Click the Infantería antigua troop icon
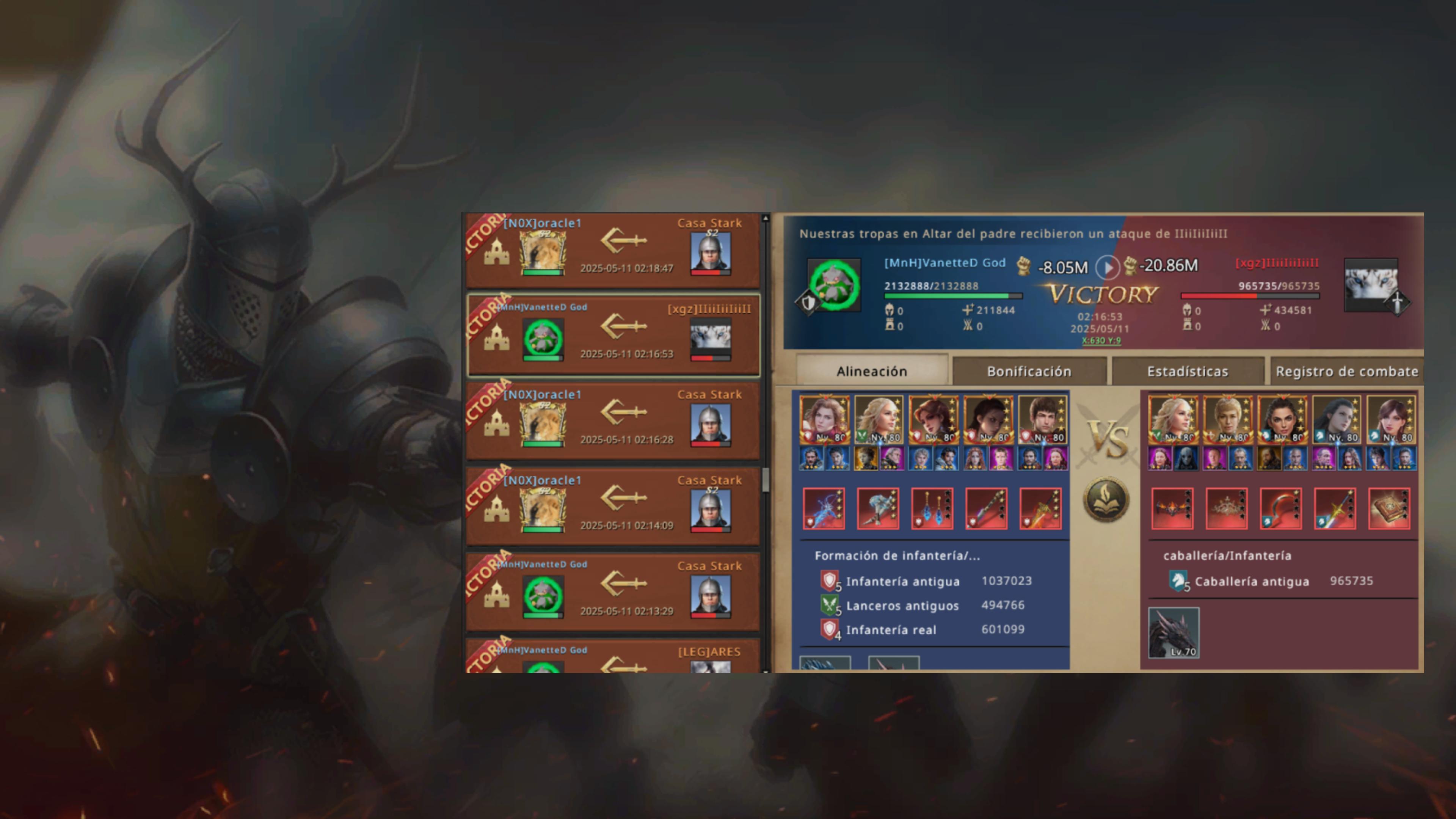The height and width of the screenshot is (819, 1456). pos(829,581)
